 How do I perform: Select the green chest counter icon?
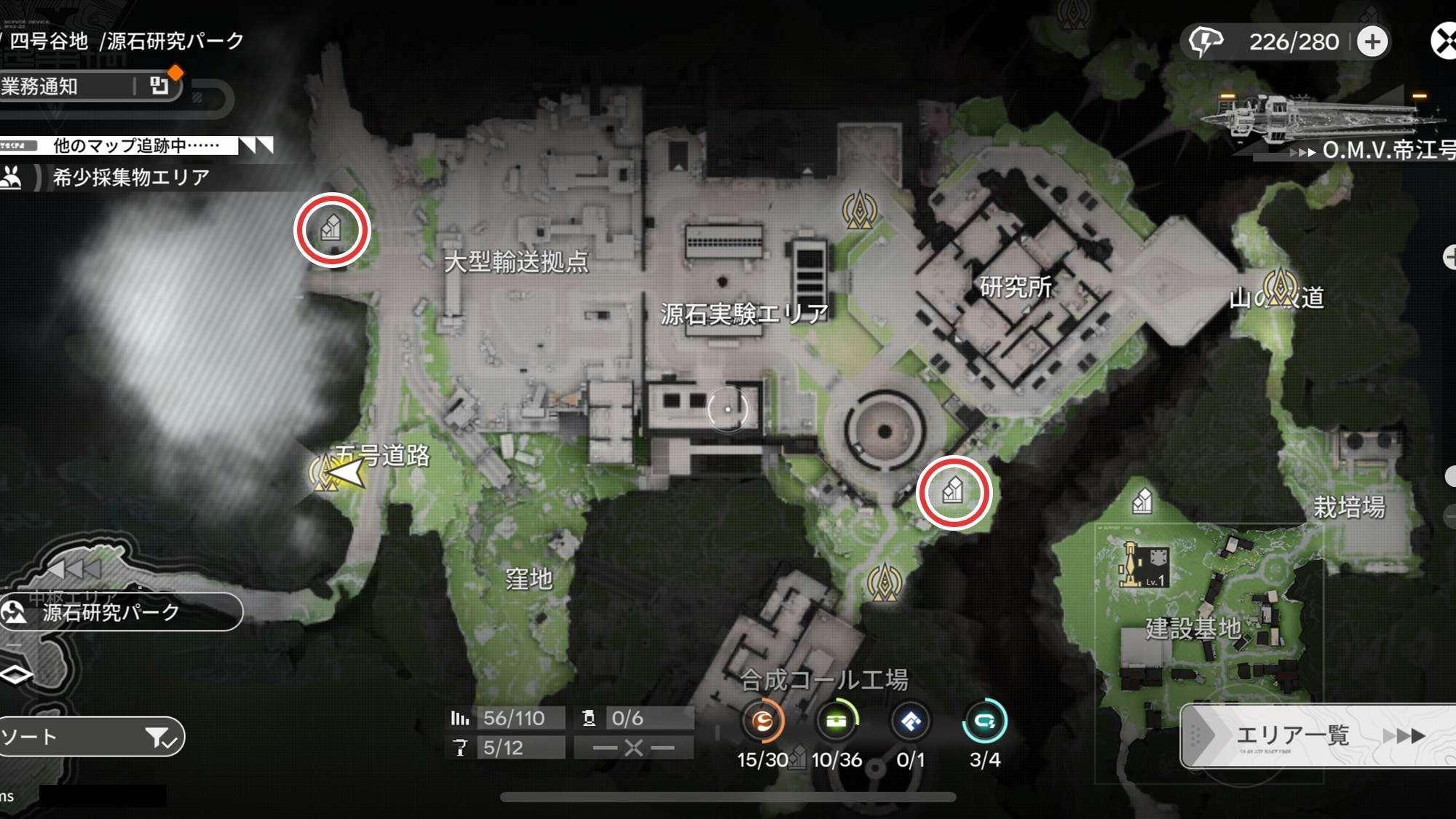(836, 721)
